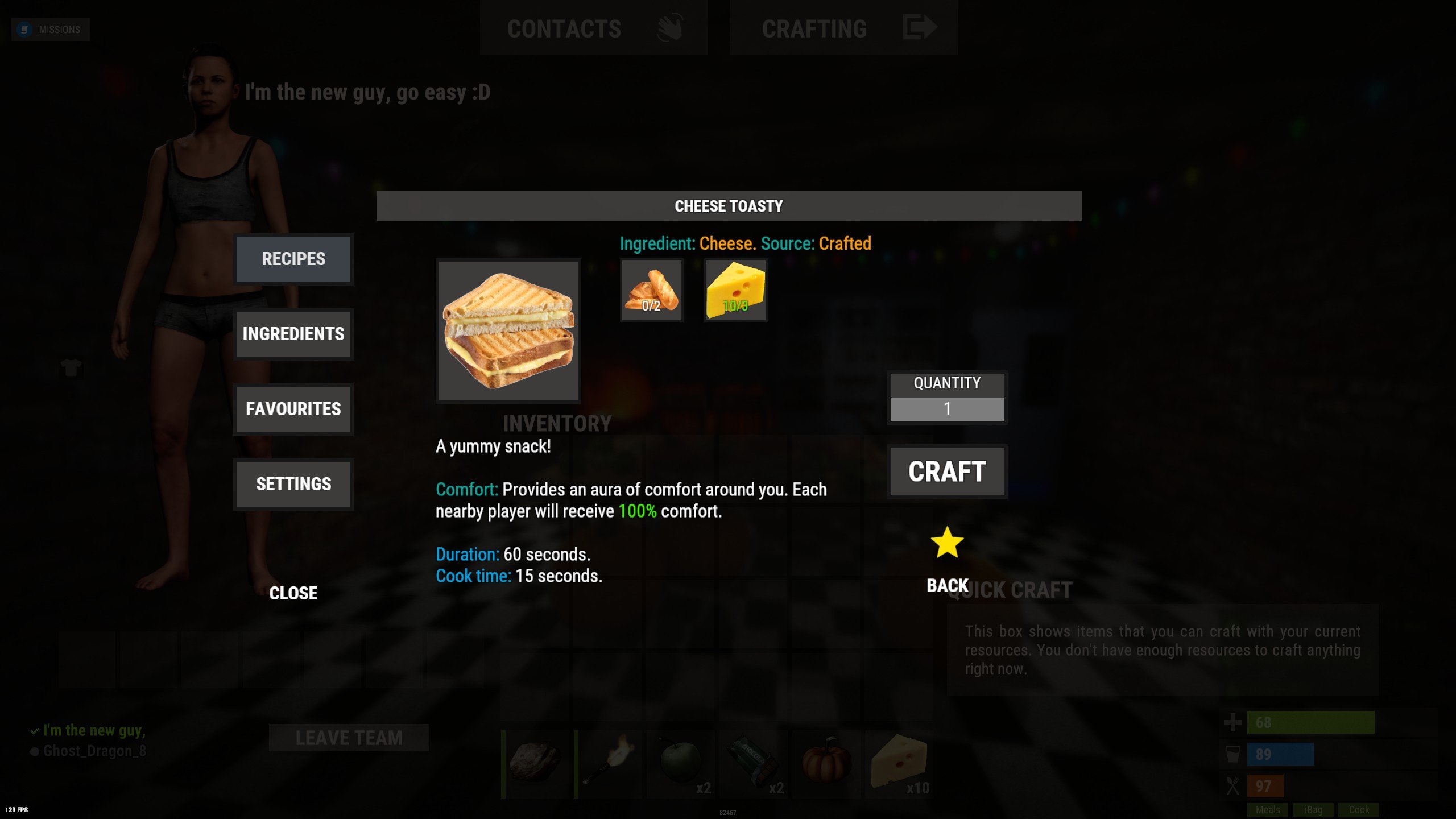1456x819 pixels.
Task: Select the cheese ingredient icon showing 10/3
Action: 735,291
